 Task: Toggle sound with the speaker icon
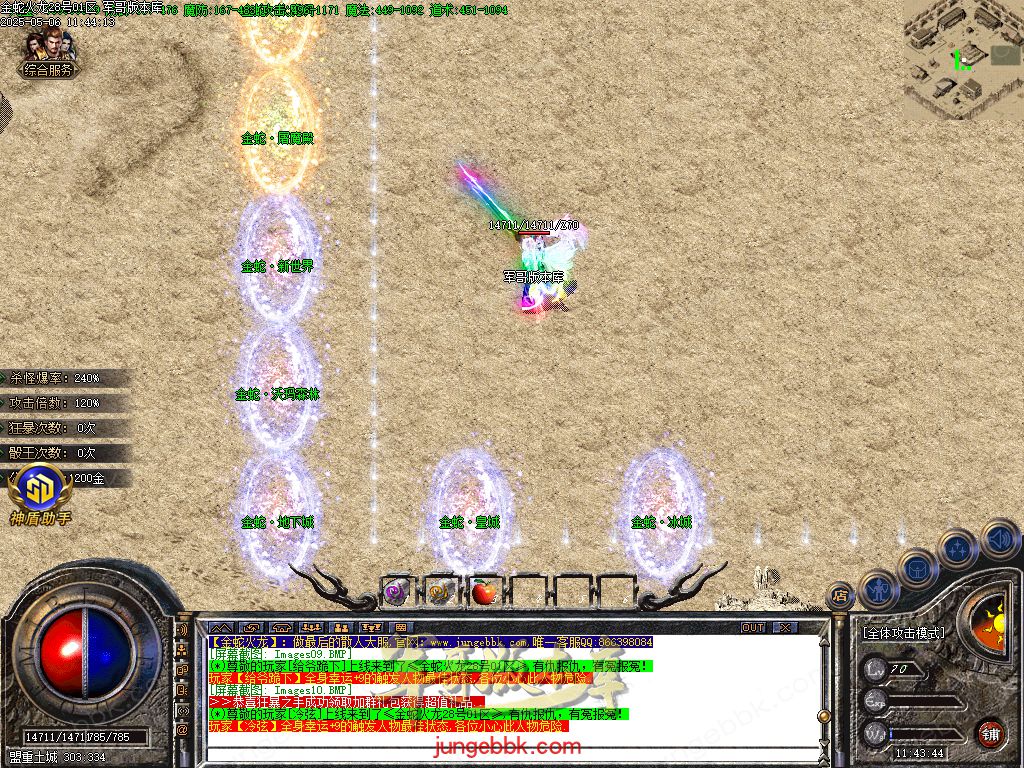tap(999, 538)
